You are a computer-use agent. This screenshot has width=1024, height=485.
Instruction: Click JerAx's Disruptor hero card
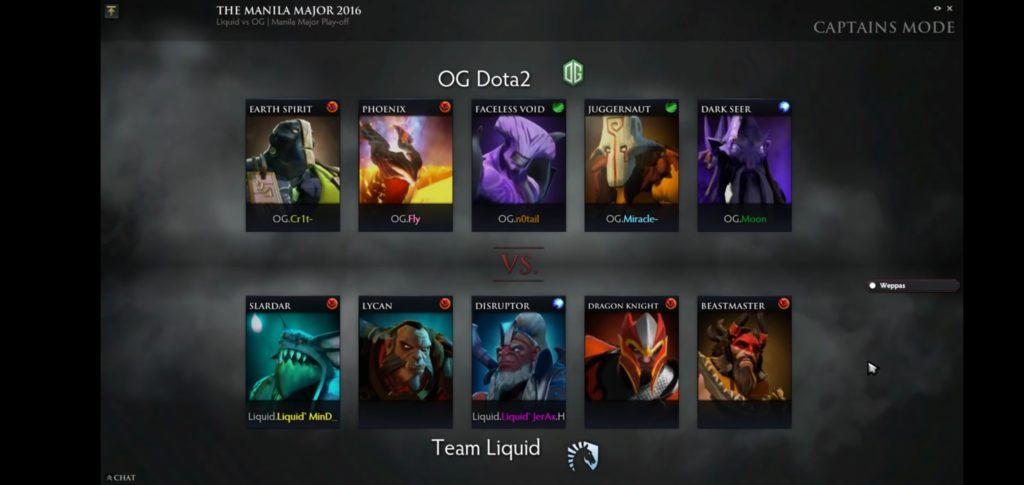click(x=519, y=357)
